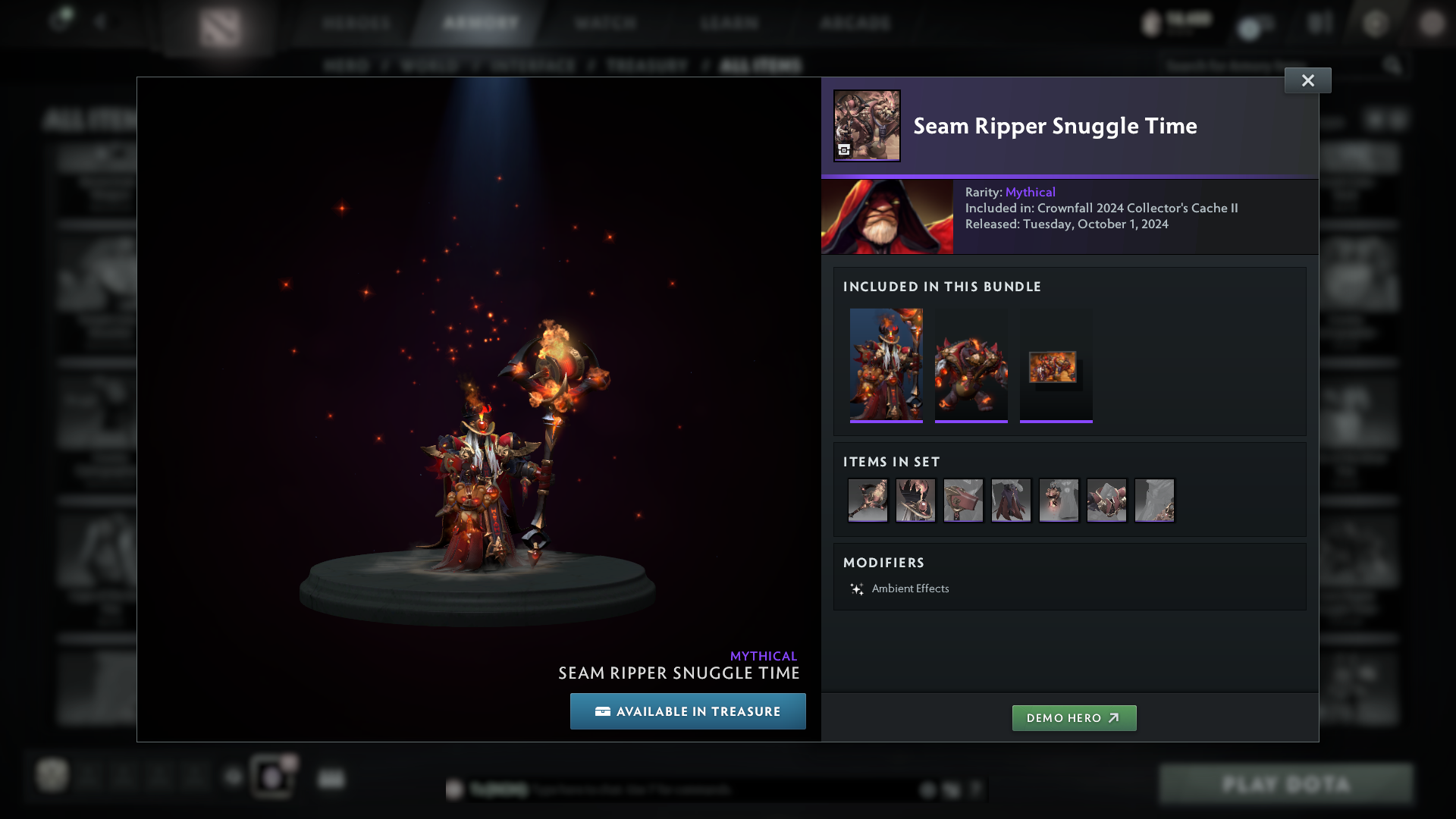Choose the small teddy bear item icon
The image size is (1456, 819).
[x=1059, y=500]
